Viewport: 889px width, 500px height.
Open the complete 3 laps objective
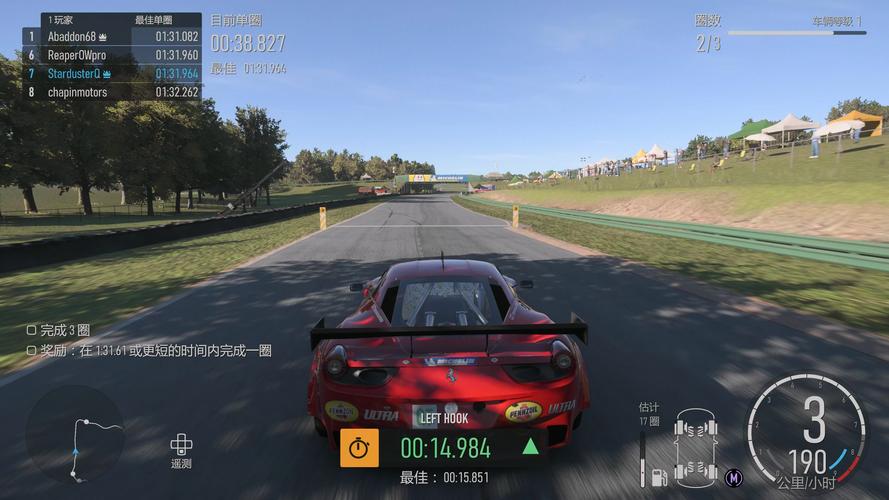pos(58,330)
